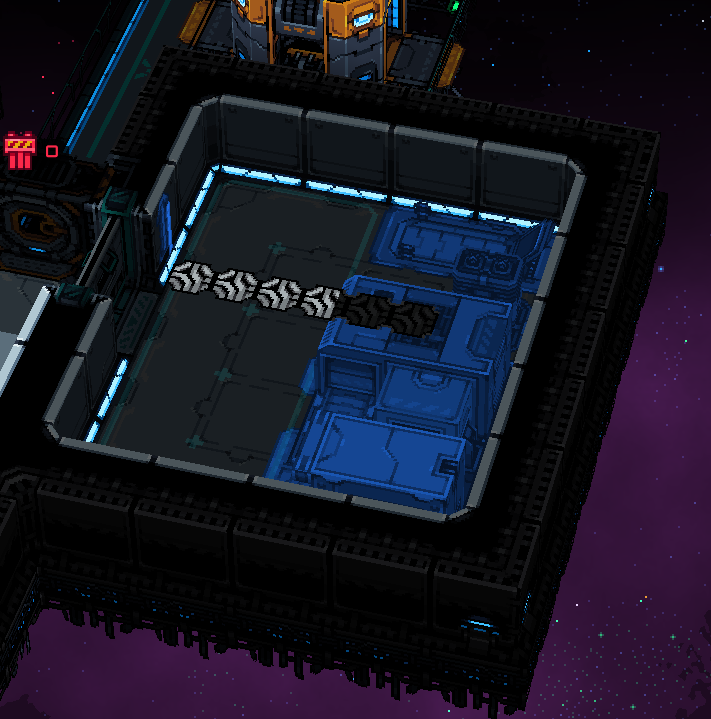Toggle the small red square box
The width and height of the screenshot is (711, 719).
click(x=52, y=152)
